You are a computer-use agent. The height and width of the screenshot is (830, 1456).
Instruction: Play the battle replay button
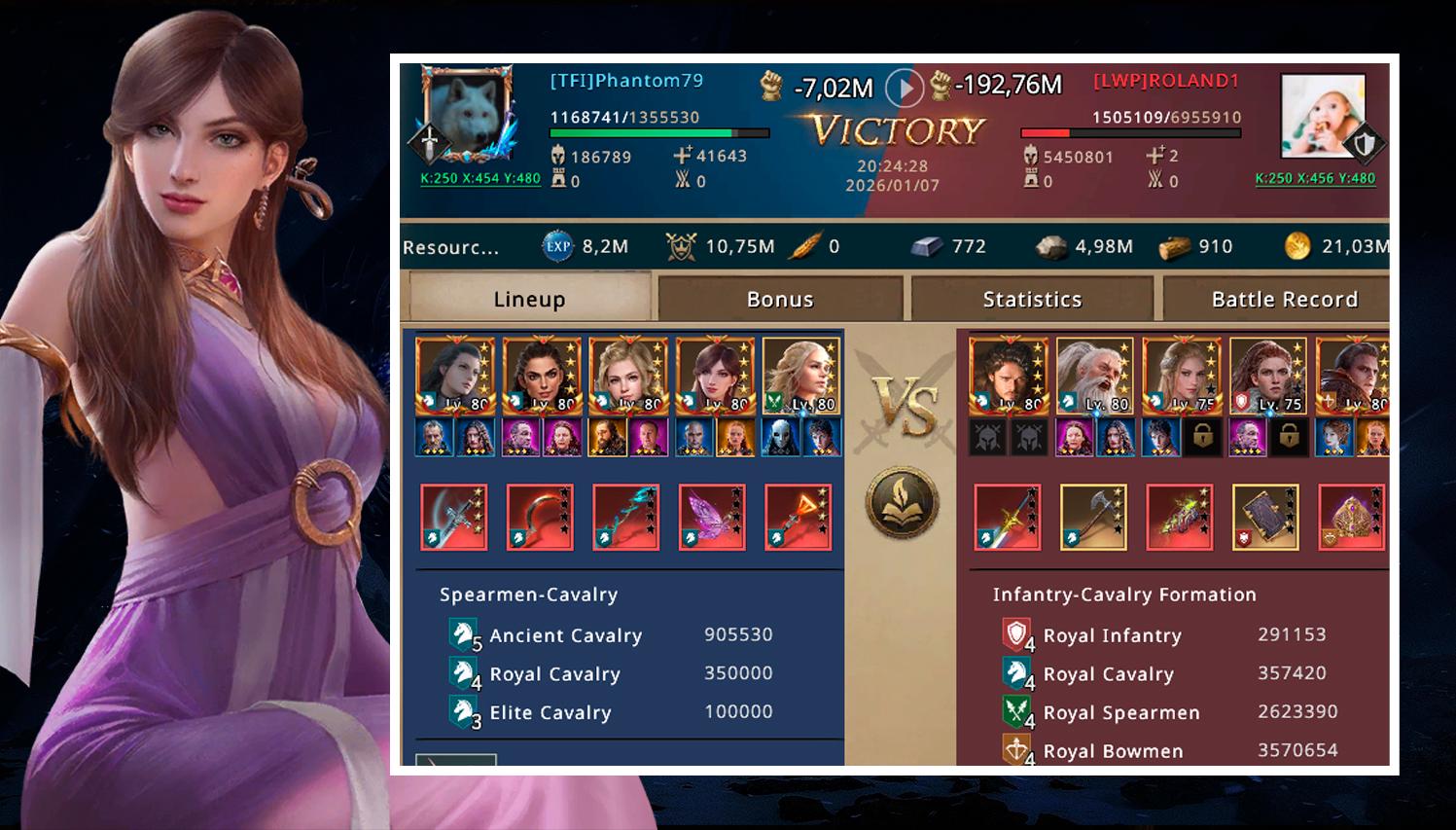click(x=905, y=88)
